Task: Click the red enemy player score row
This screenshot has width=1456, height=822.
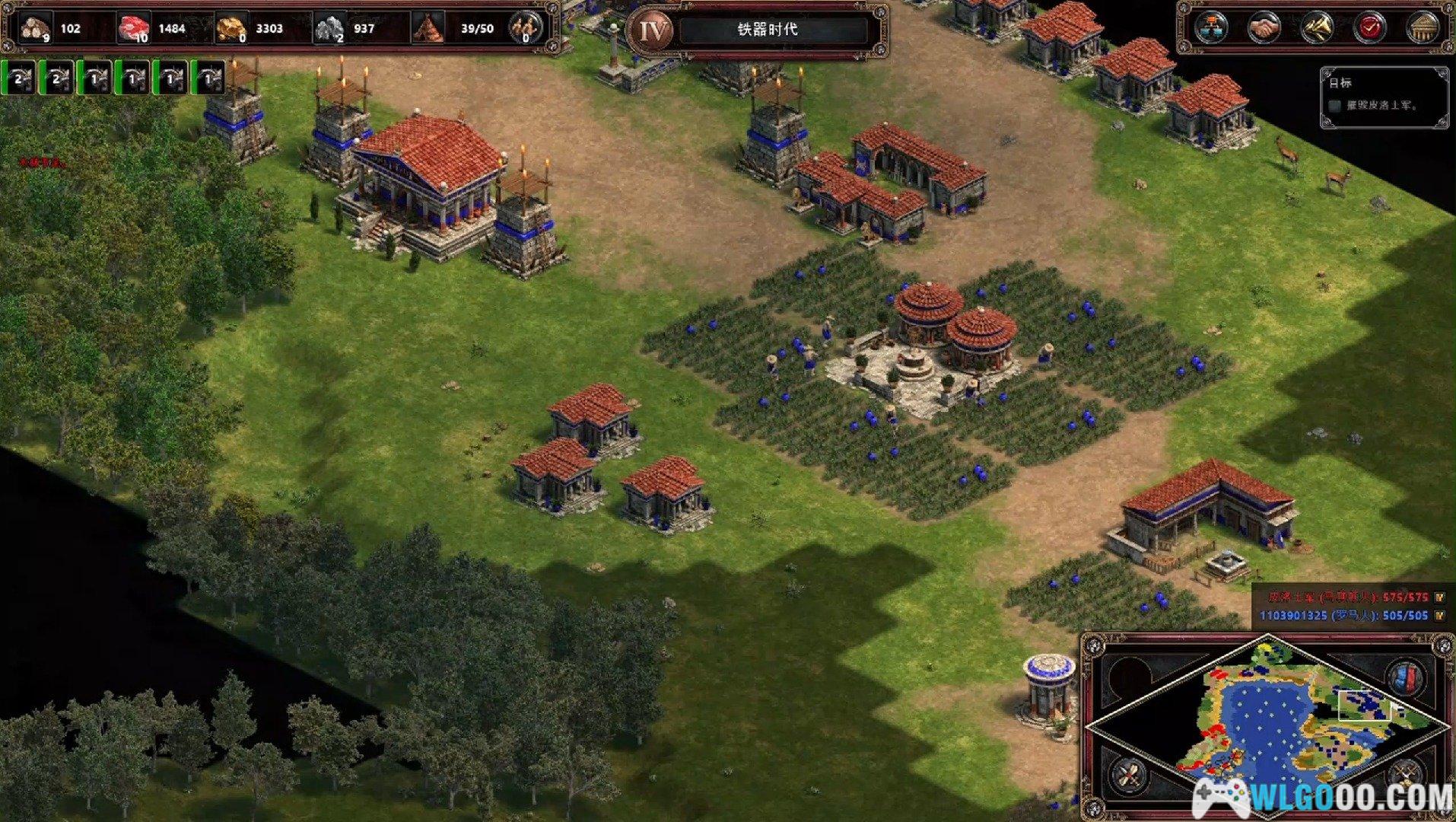Action: point(1346,597)
